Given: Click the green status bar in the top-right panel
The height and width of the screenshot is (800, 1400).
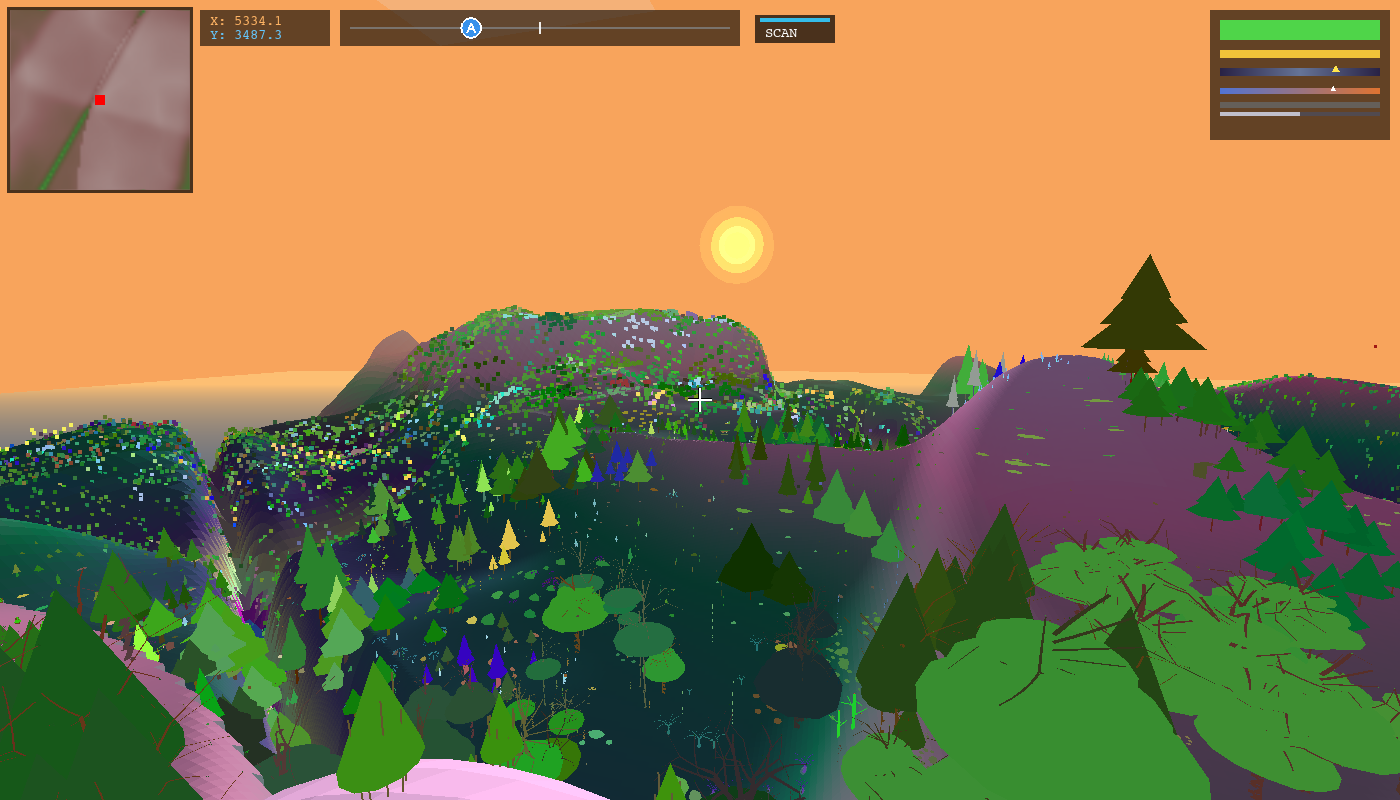Looking at the screenshot, I should coord(1300,30).
